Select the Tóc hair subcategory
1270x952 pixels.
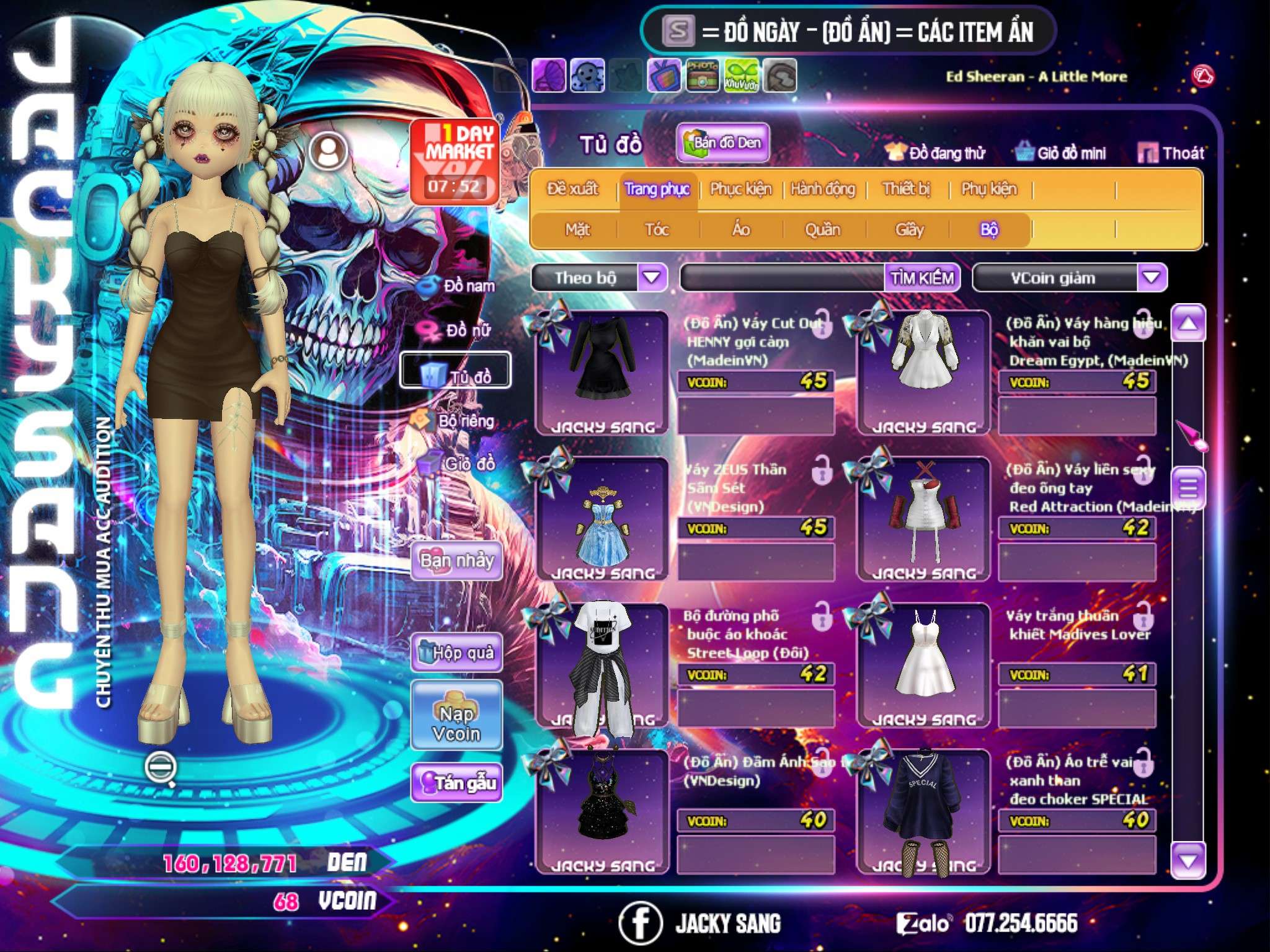point(657,230)
